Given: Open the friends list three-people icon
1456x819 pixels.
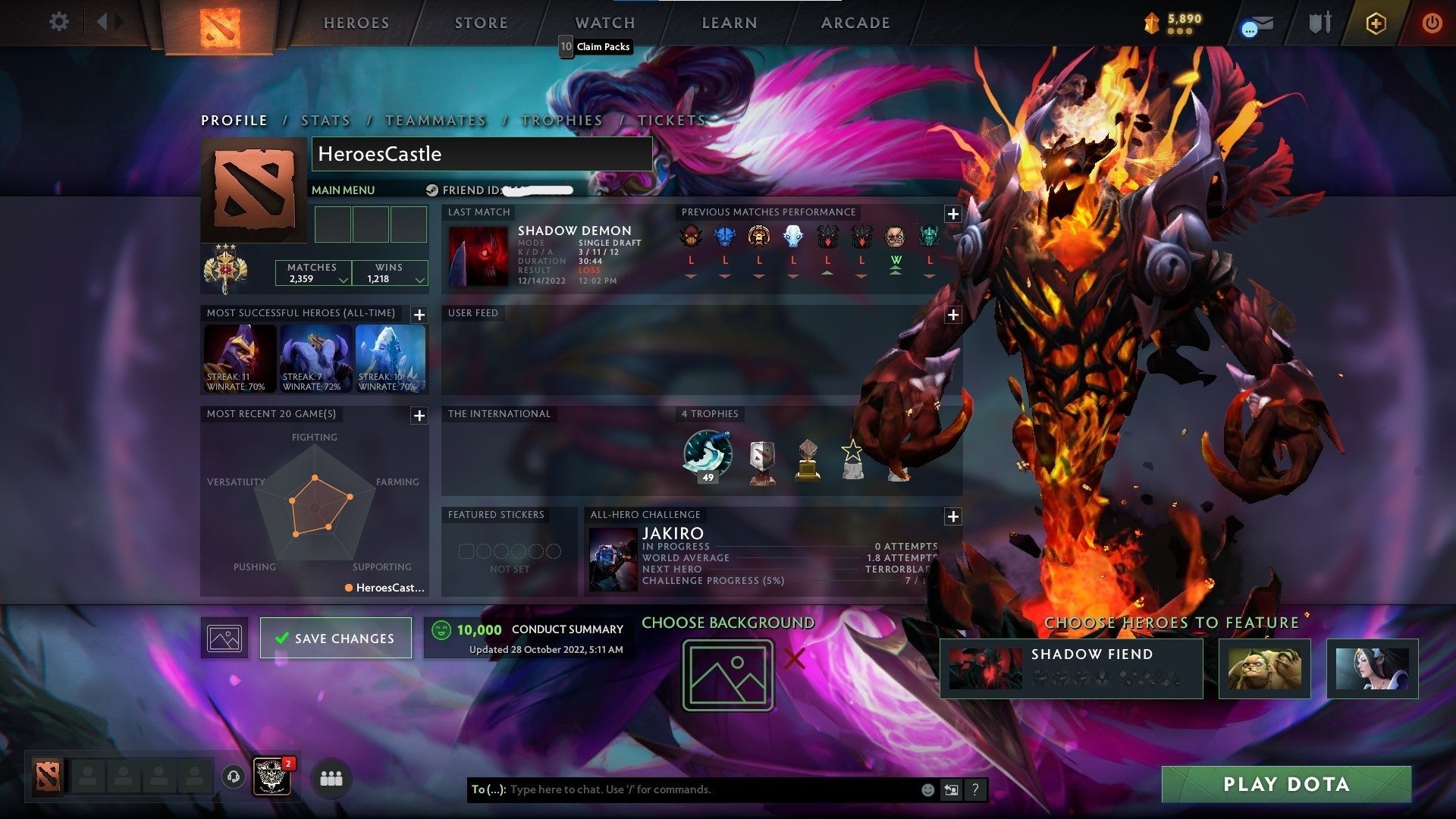Looking at the screenshot, I should (330, 778).
